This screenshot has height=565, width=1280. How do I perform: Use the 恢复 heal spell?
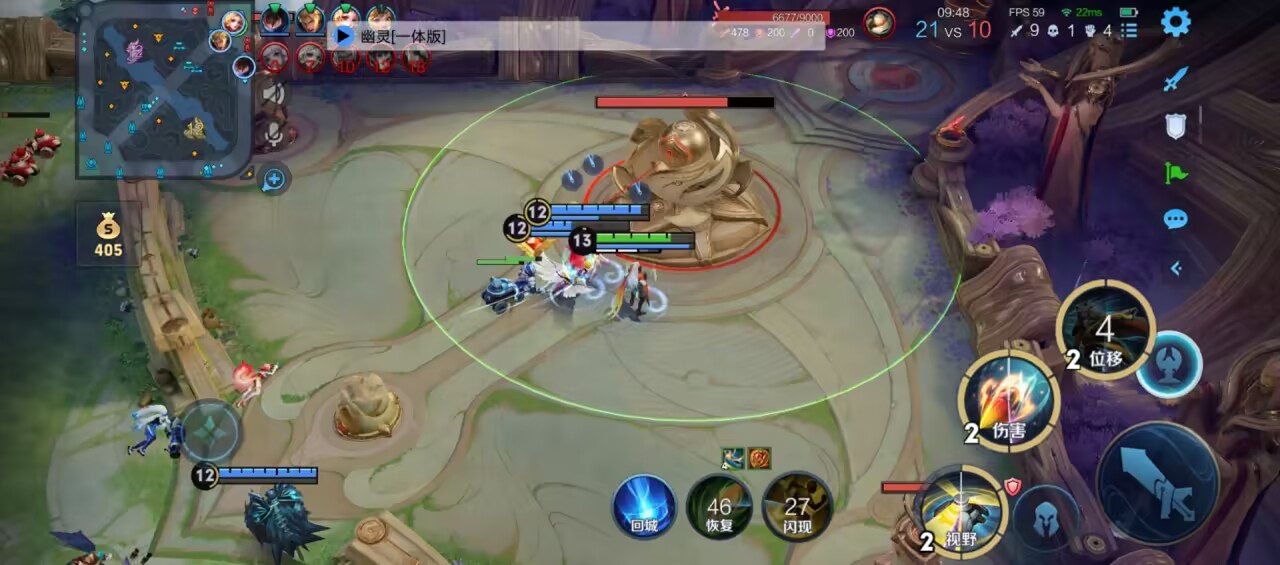[719, 505]
